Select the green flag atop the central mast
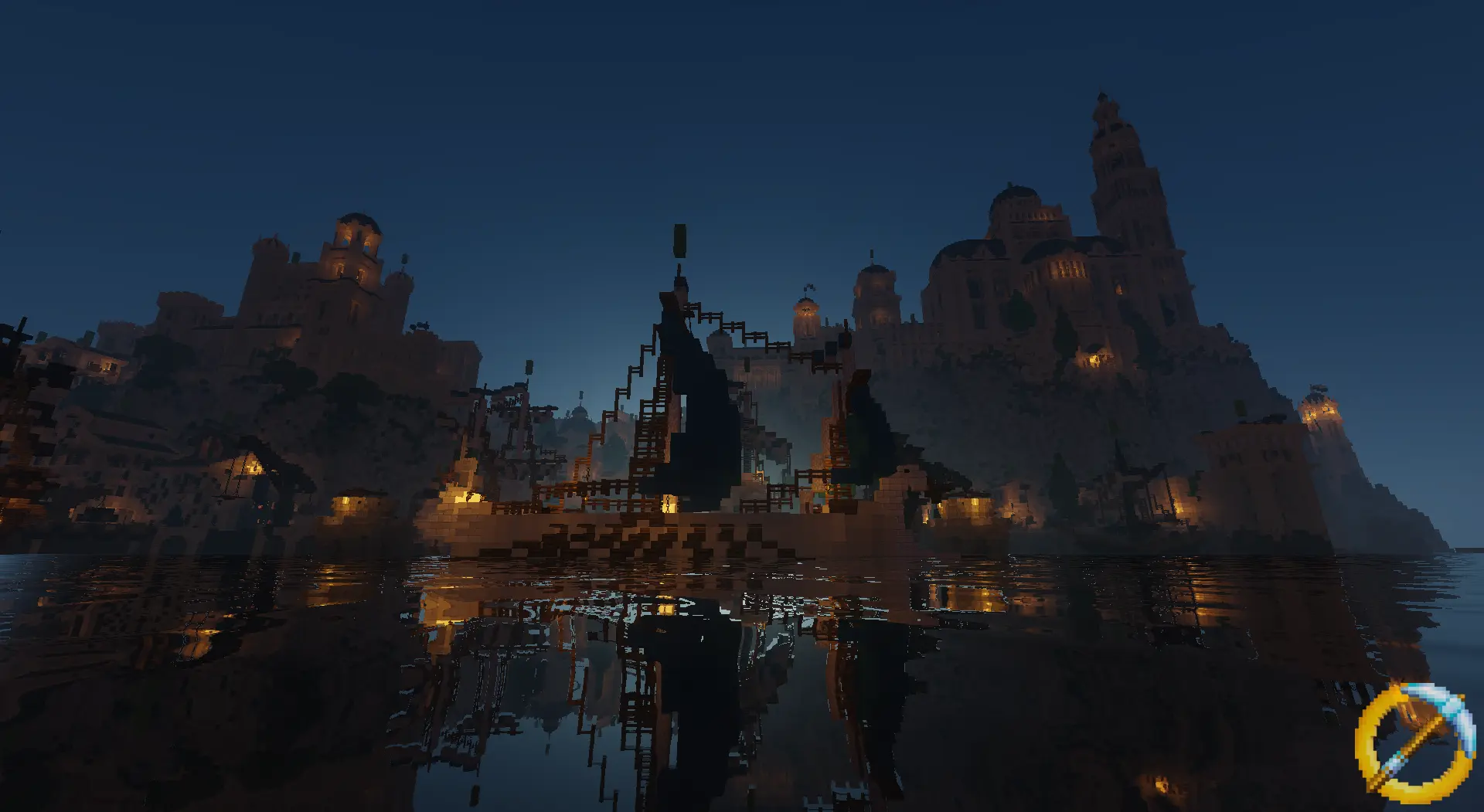The width and height of the screenshot is (1484, 812). tap(679, 240)
